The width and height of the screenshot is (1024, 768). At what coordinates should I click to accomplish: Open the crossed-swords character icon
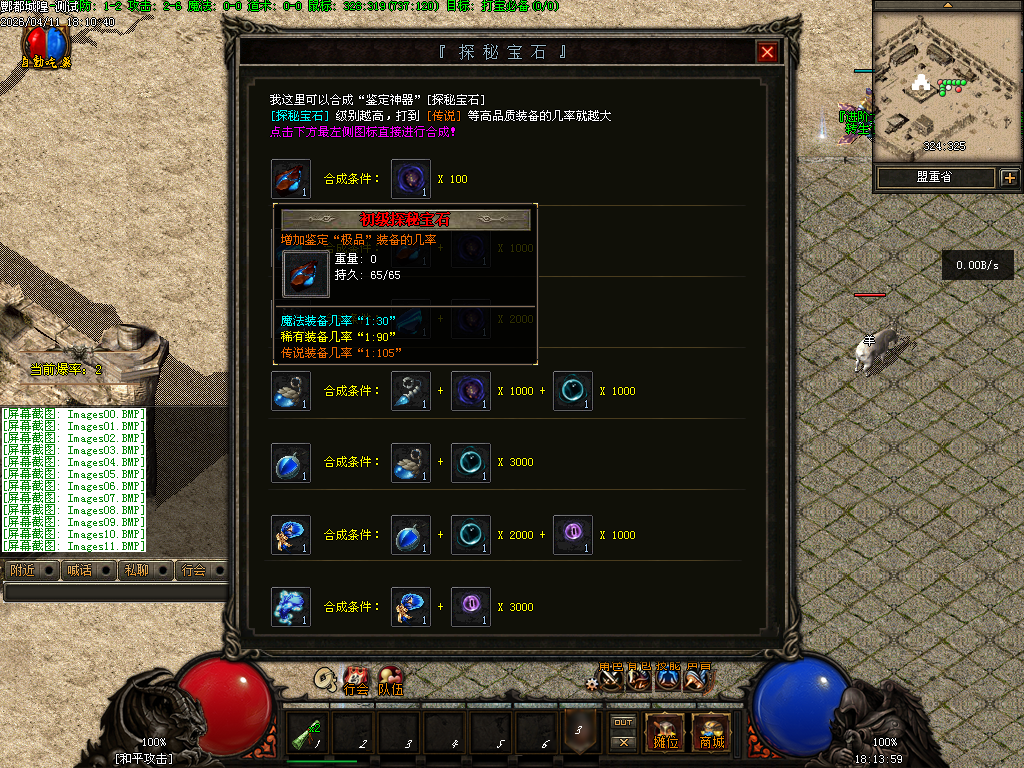(611, 681)
